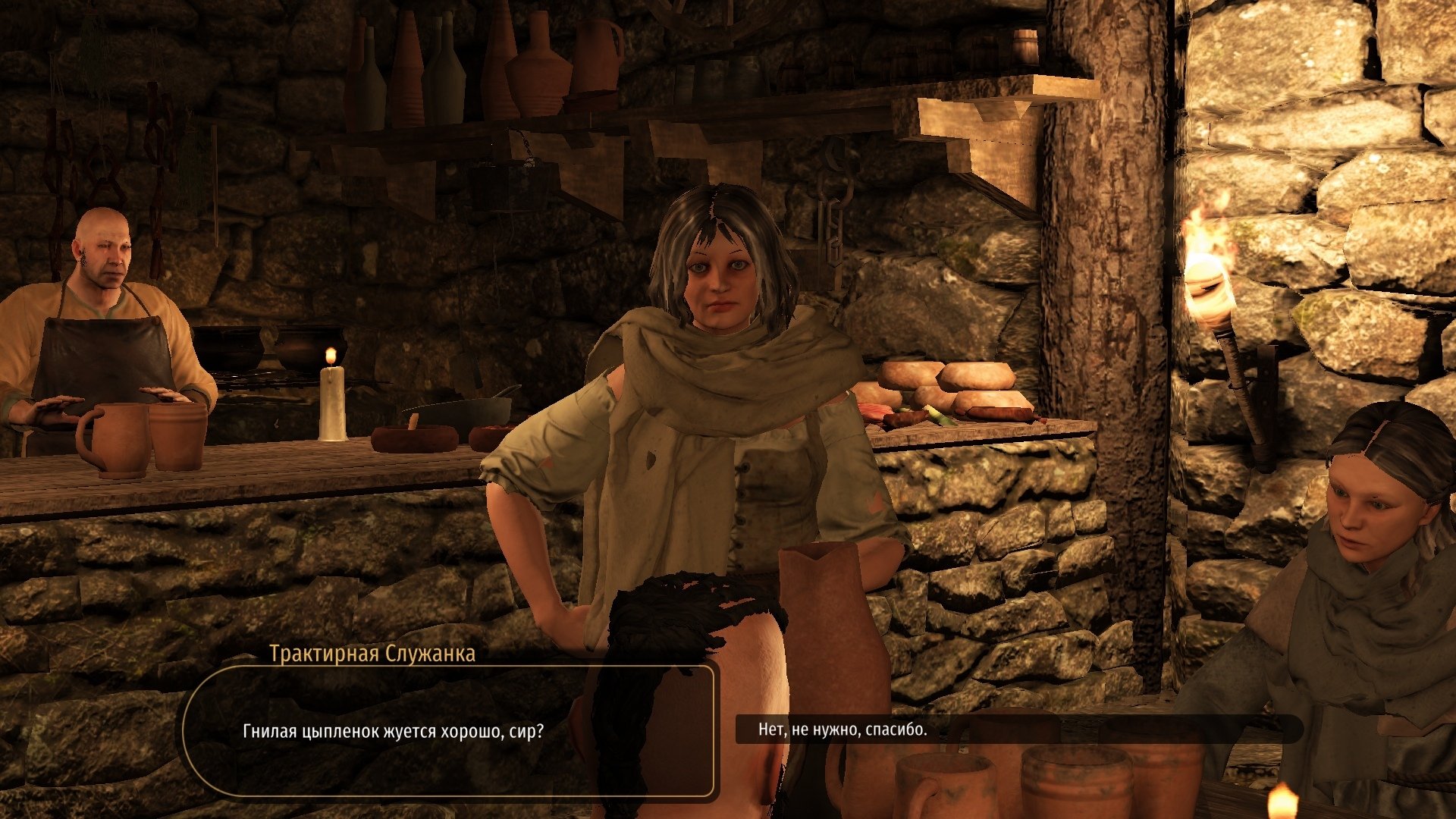Image resolution: width=1456 pixels, height=819 pixels.
Task: Choose the reply "Нет, не нужно, спасибо."
Action: point(843,730)
